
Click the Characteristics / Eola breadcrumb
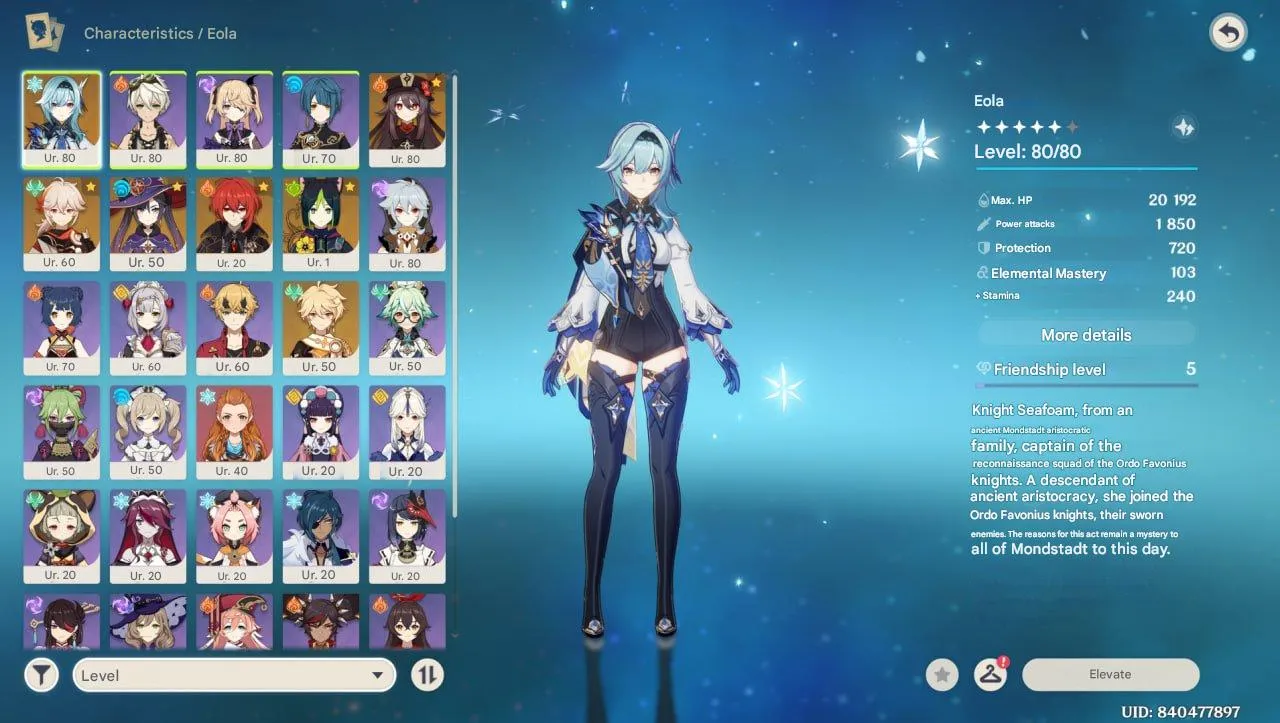click(160, 33)
